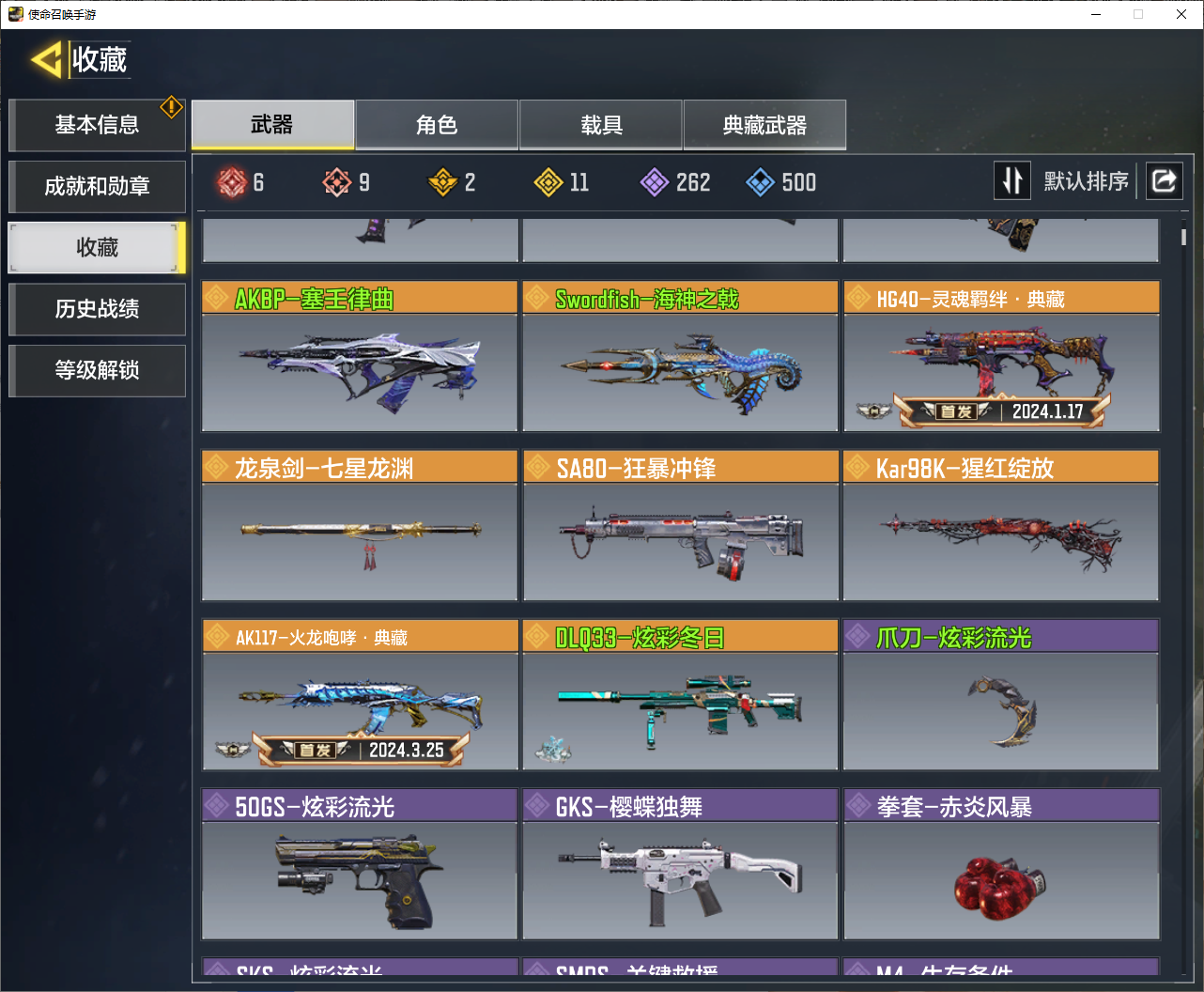The image size is (1204, 992).
Task: Select the AKBP-塞壬律曲 weapon card
Action: pos(360,357)
